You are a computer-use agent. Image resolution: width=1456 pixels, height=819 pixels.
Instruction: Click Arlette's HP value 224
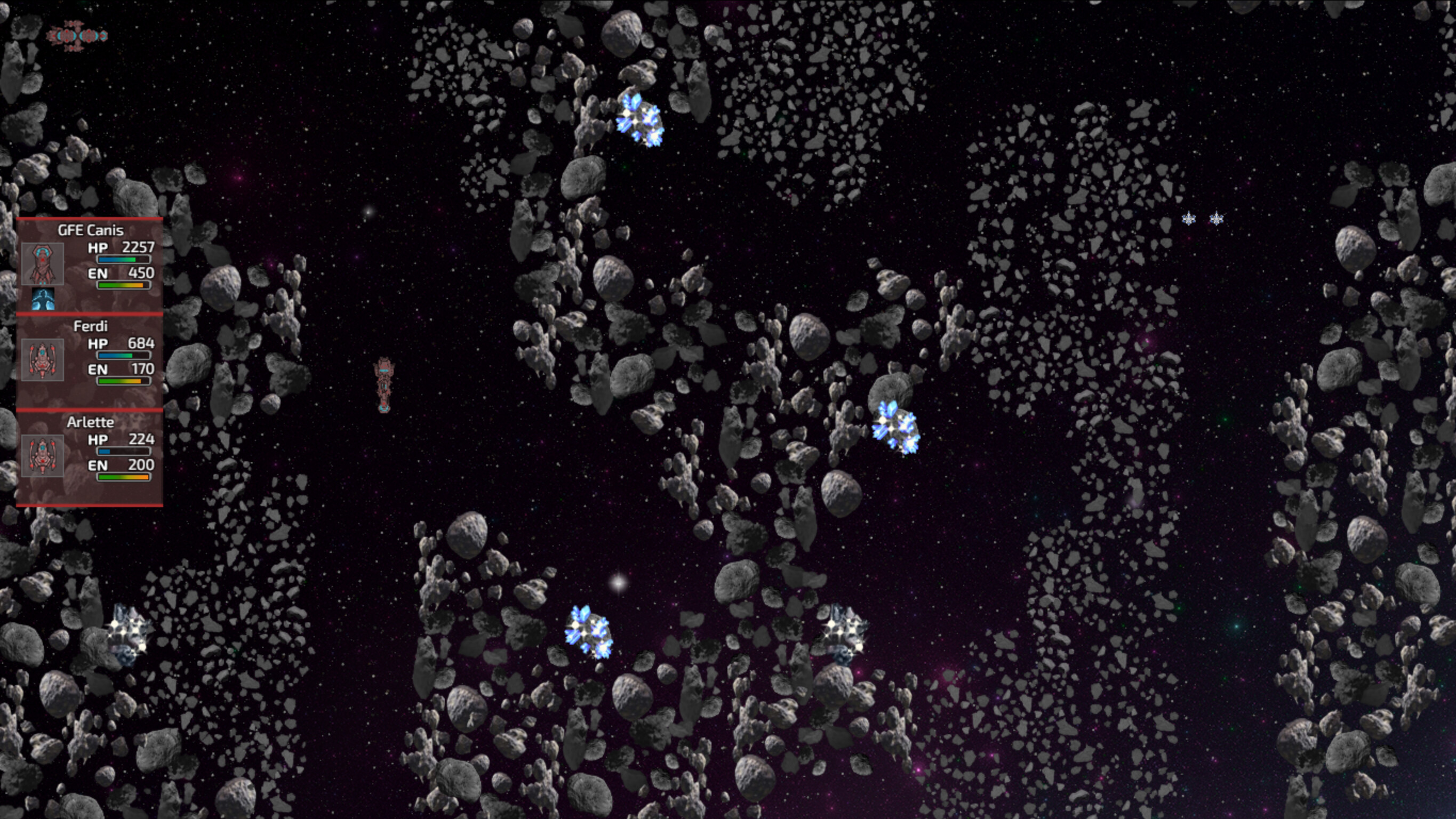tap(142, 439)
